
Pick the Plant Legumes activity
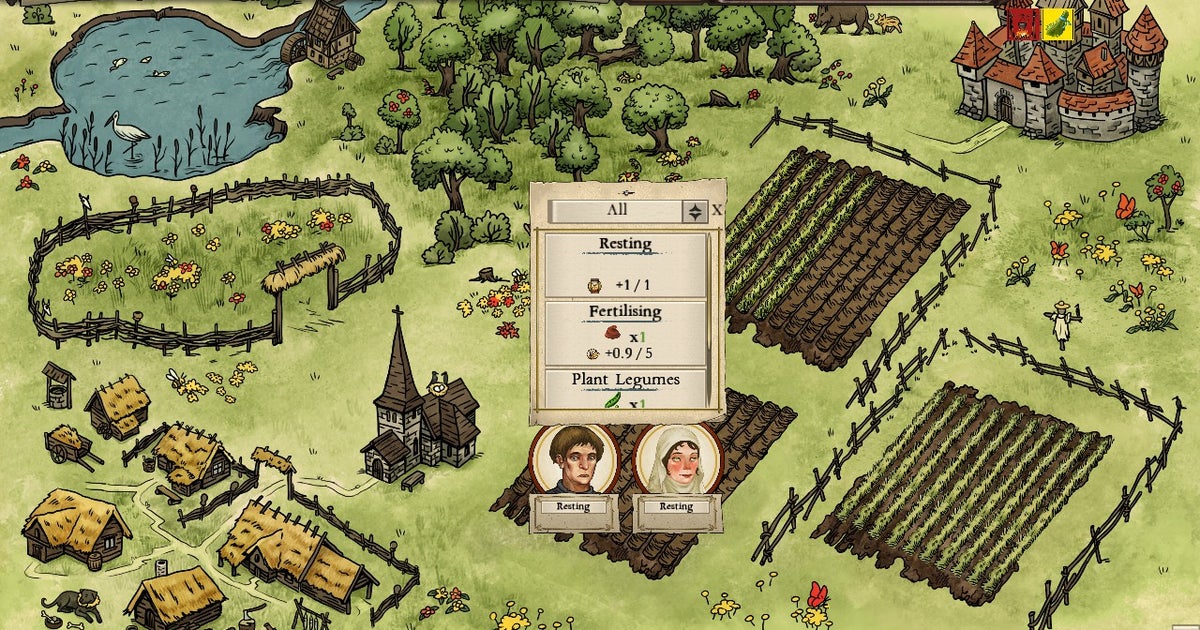pos(624,389)
